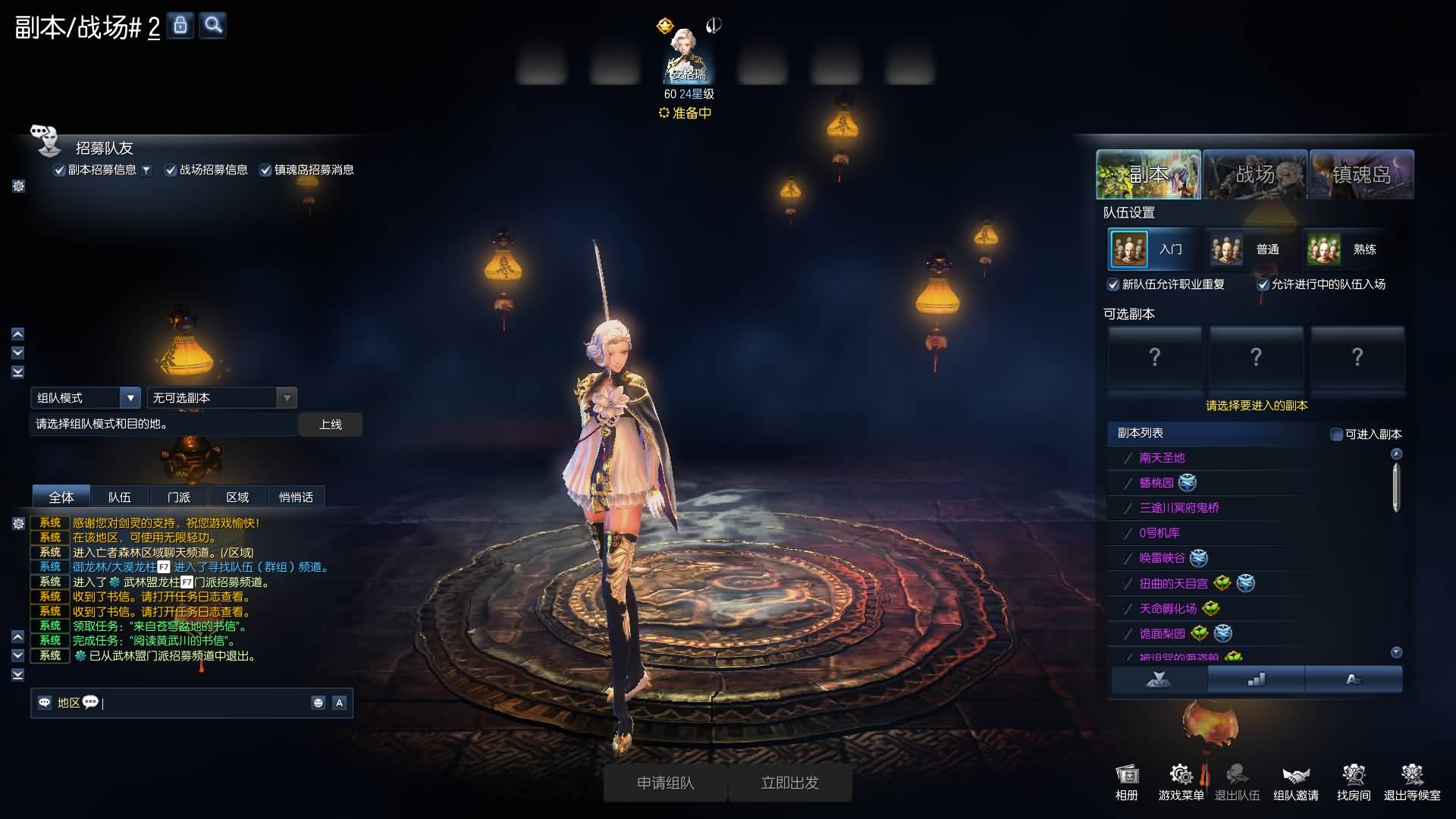Open the 游戏菜单 game menu
This screenshot has height=819, width=1456.
pyautogui.click(x=1181, y=782)
